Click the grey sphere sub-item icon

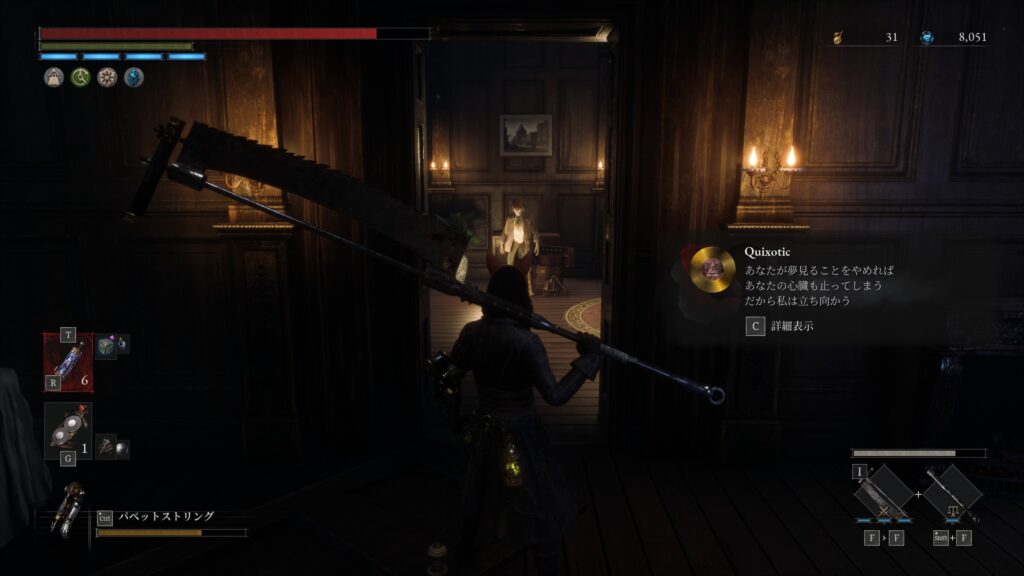120,448
